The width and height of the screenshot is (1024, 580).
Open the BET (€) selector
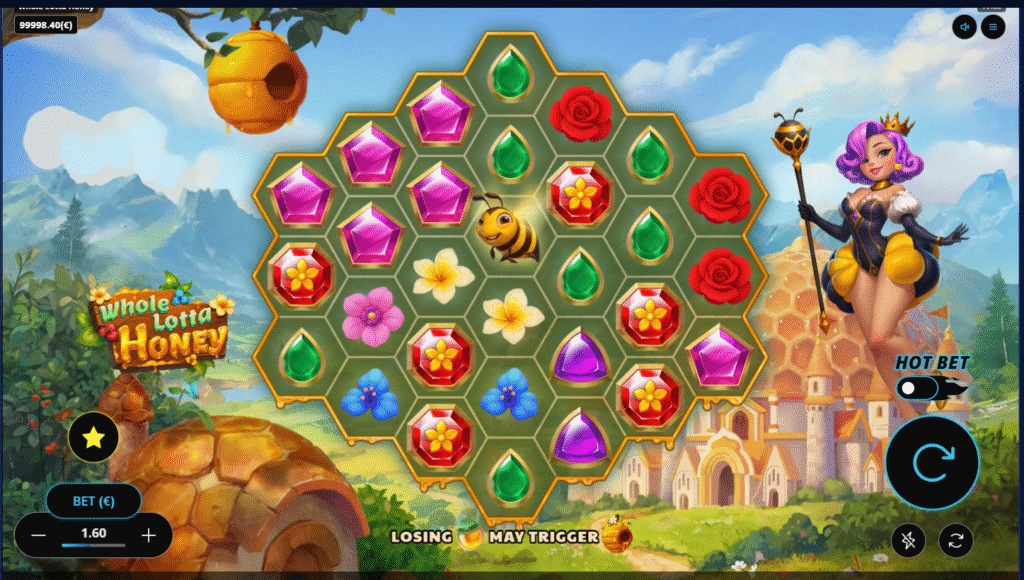coord(93,500)
